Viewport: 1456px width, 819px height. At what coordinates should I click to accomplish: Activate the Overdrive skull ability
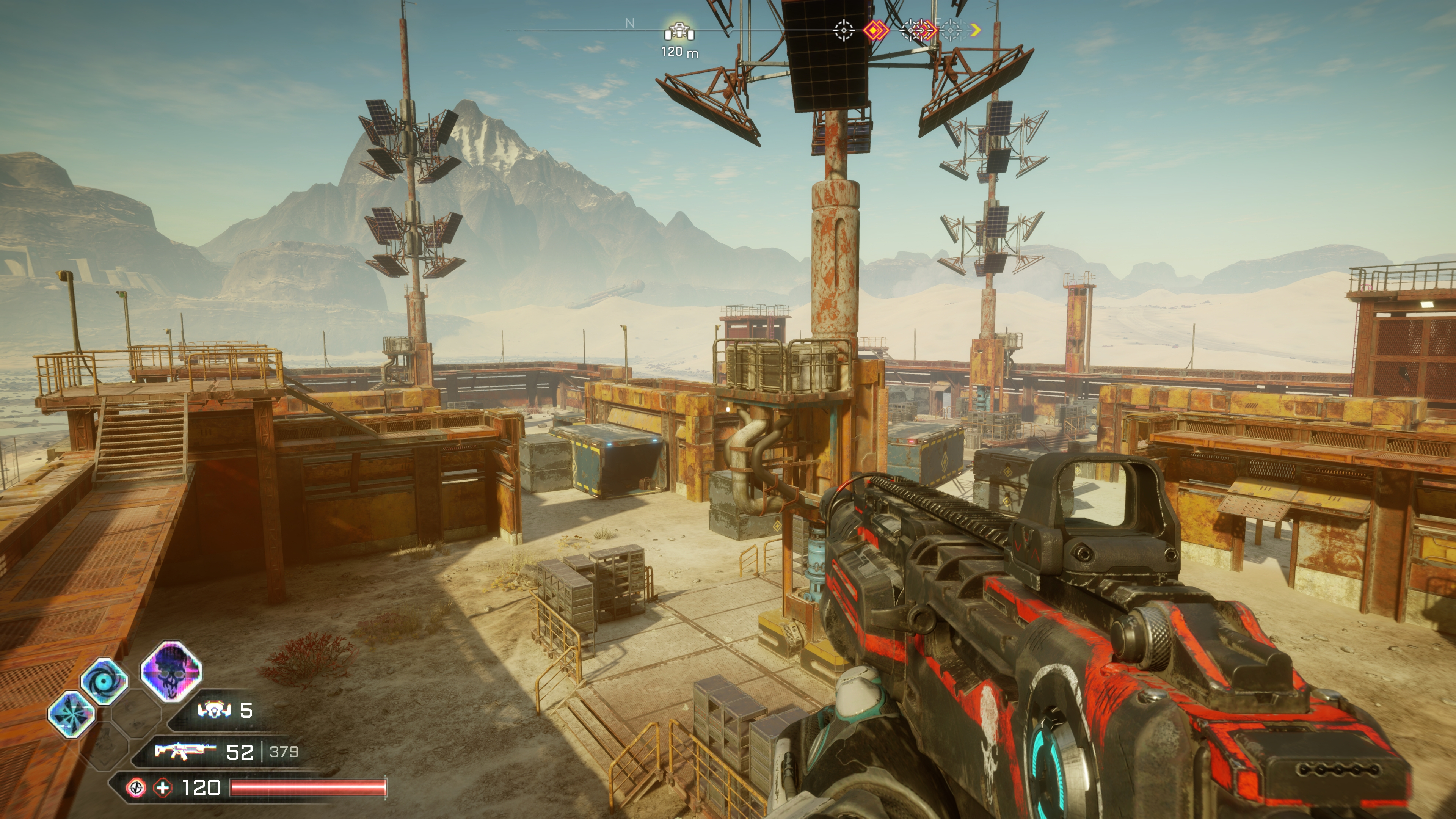point(171,672)
